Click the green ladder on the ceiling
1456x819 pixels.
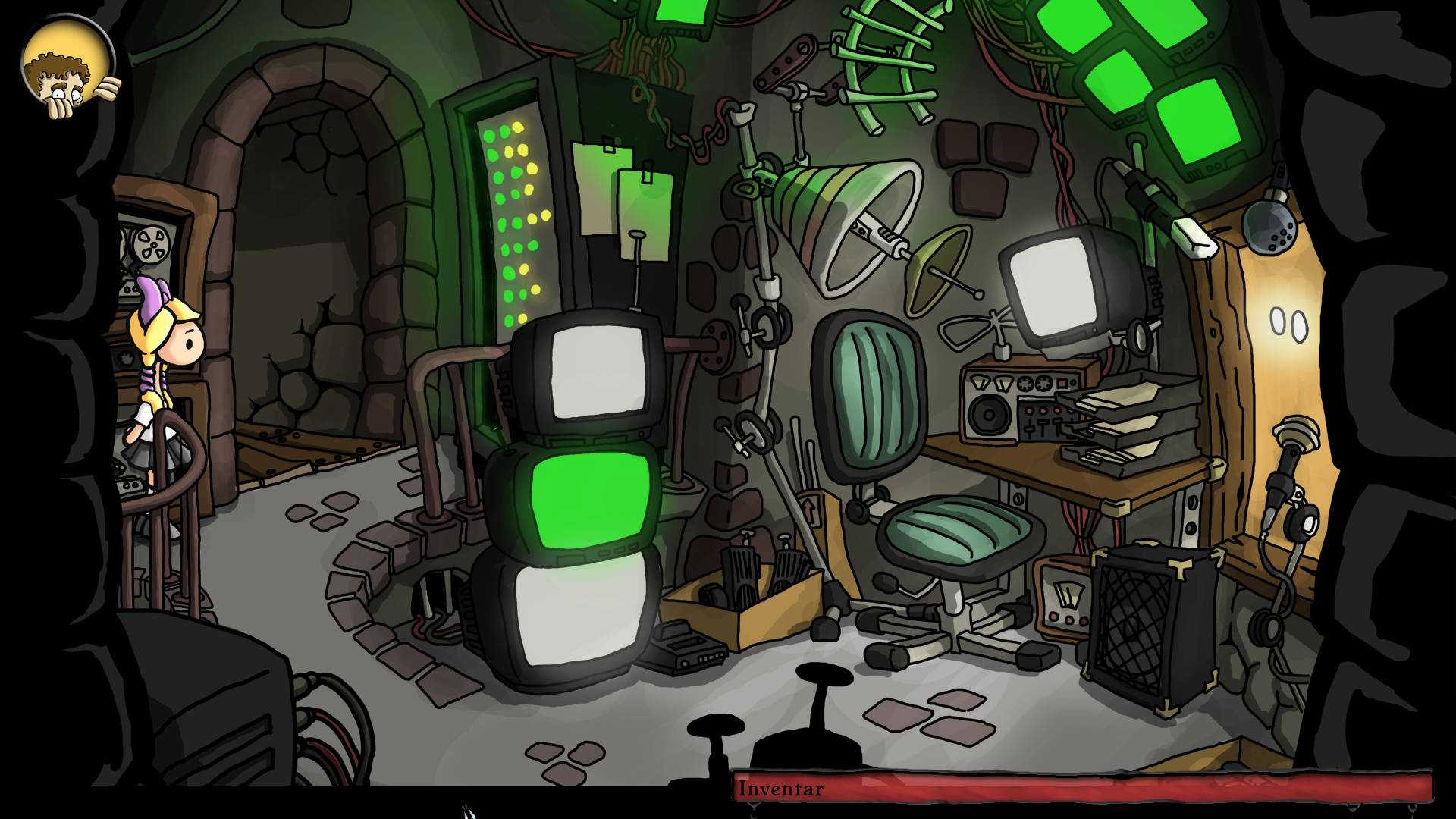[x=895, y=61]
